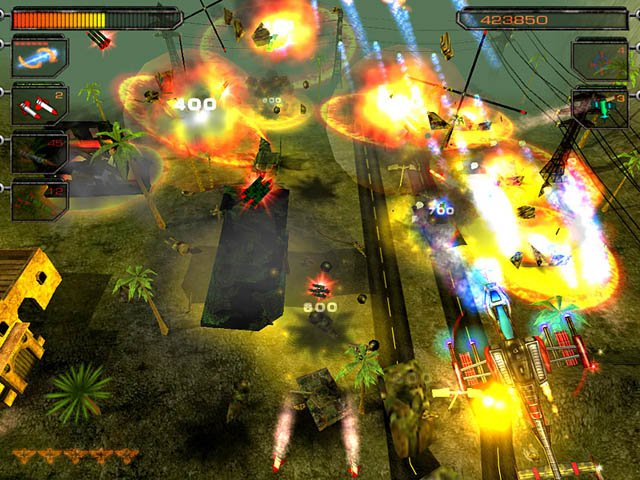Click the teal aircraft slot
This screenshot has width=640, height=480.
click(599, 106)
